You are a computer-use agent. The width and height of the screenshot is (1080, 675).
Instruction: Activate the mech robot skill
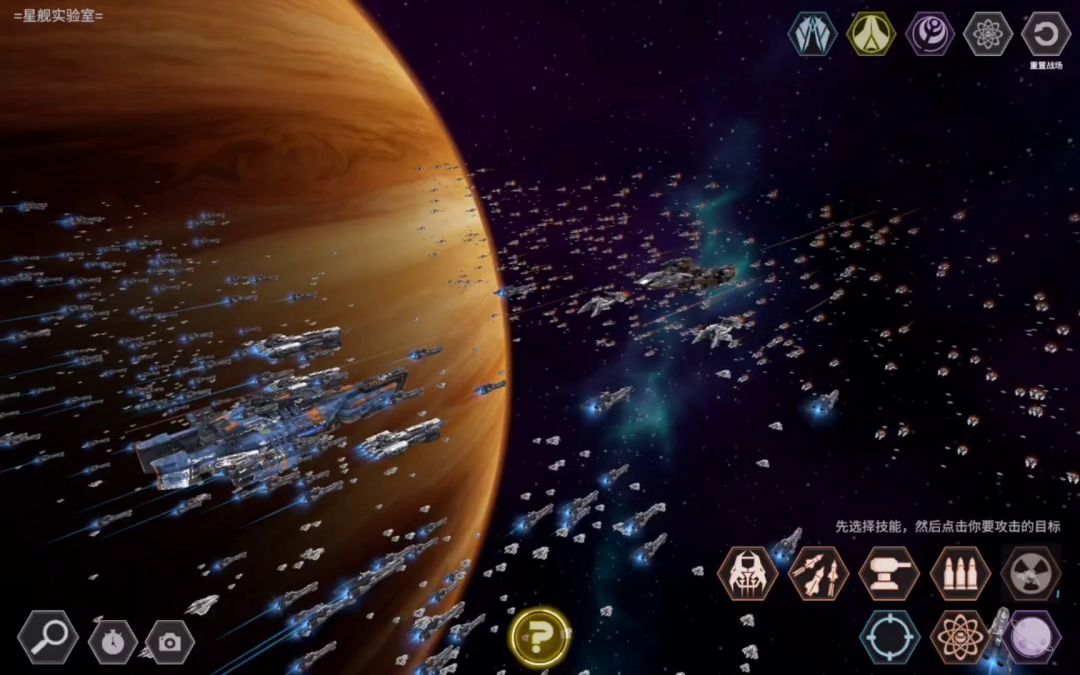click(747, 573)
